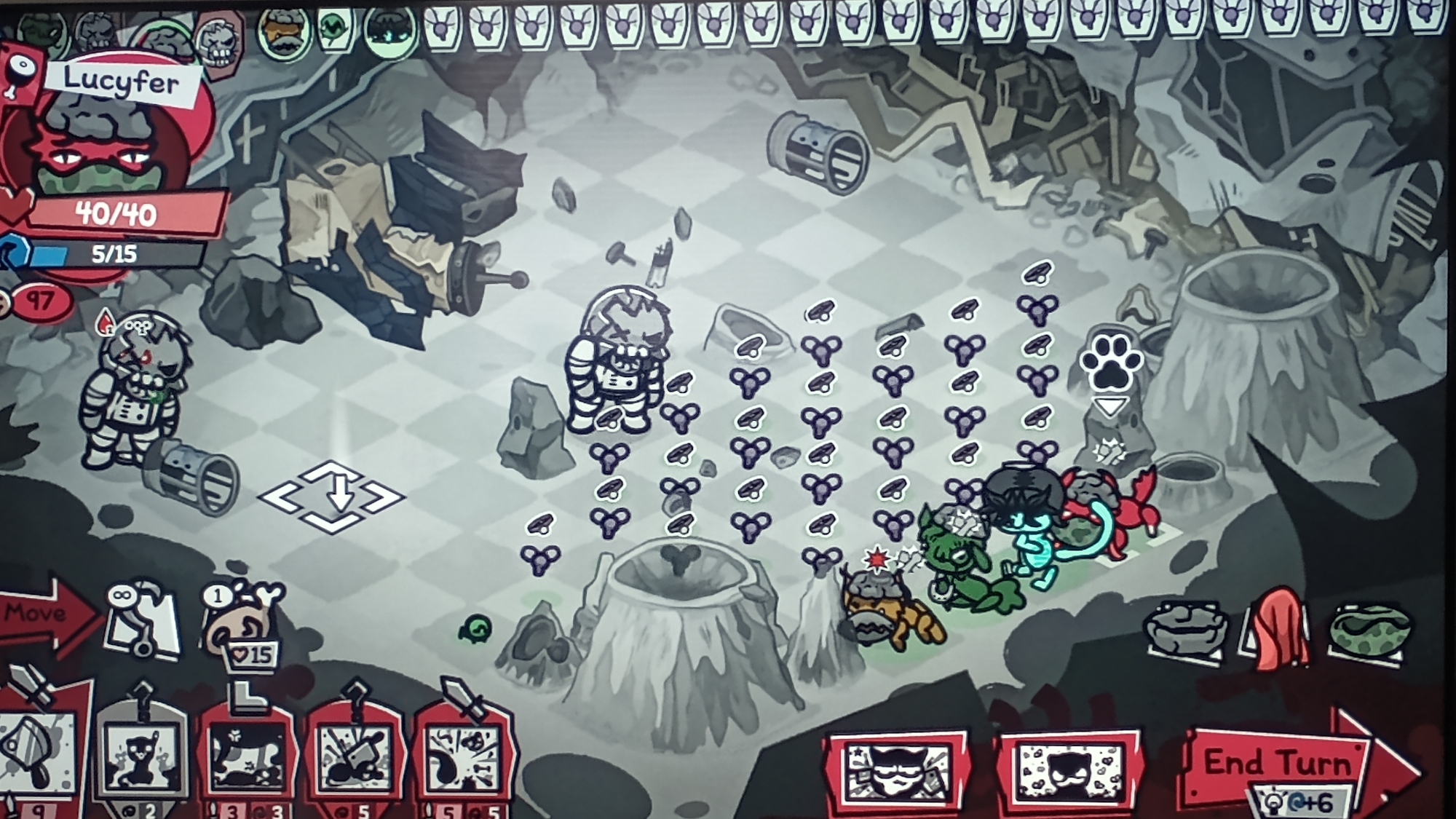1456x819 pixels.
Task: Select the orange cat turn-order portrait
Action: tap(282, 33)
